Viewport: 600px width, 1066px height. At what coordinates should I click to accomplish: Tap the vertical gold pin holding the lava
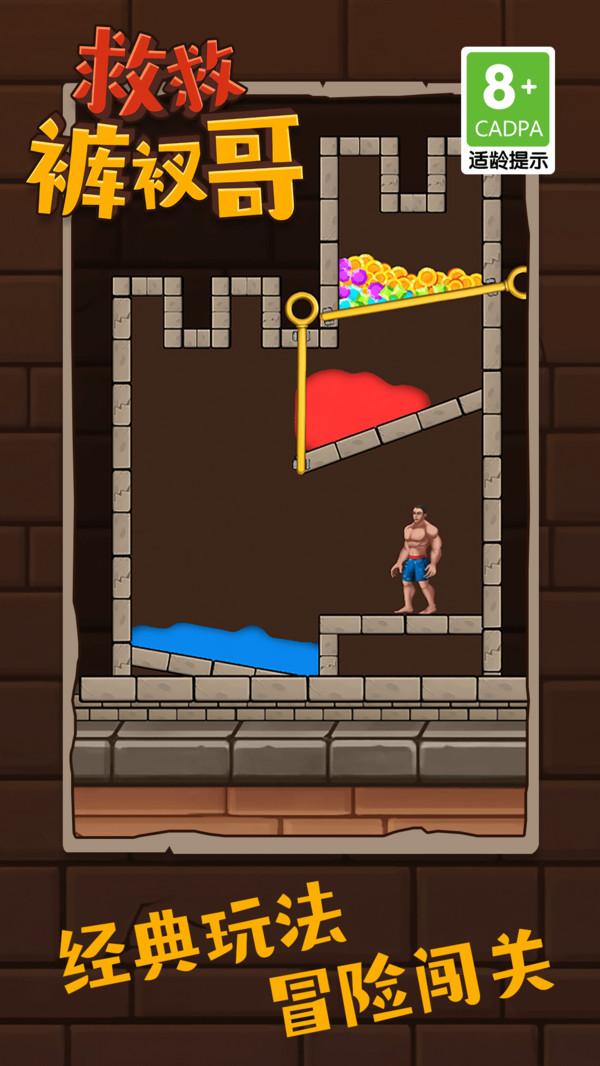[x=301, y=310]
